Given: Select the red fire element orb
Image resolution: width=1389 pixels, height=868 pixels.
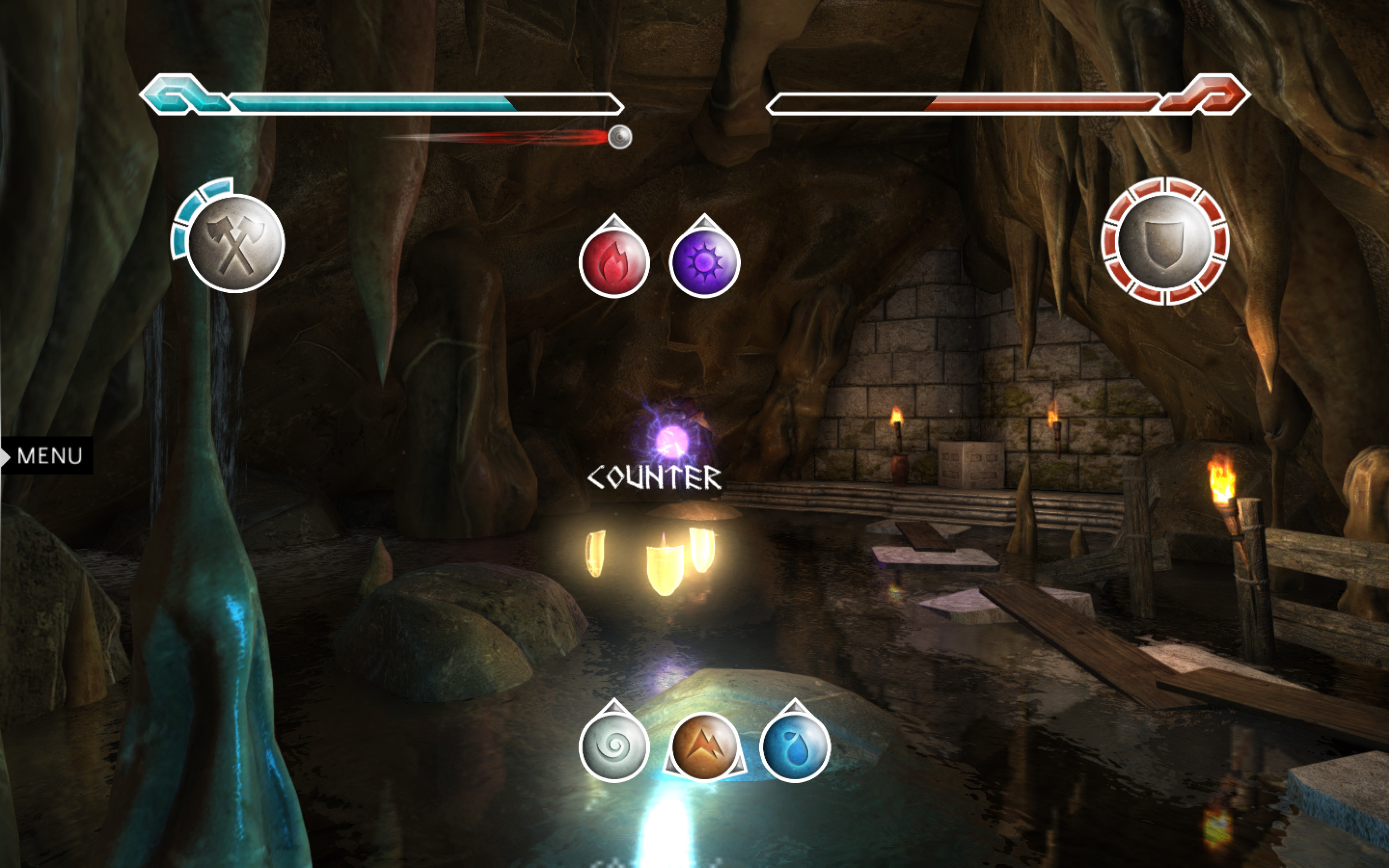Looking at the screenshot, I should tap(613, 262).
